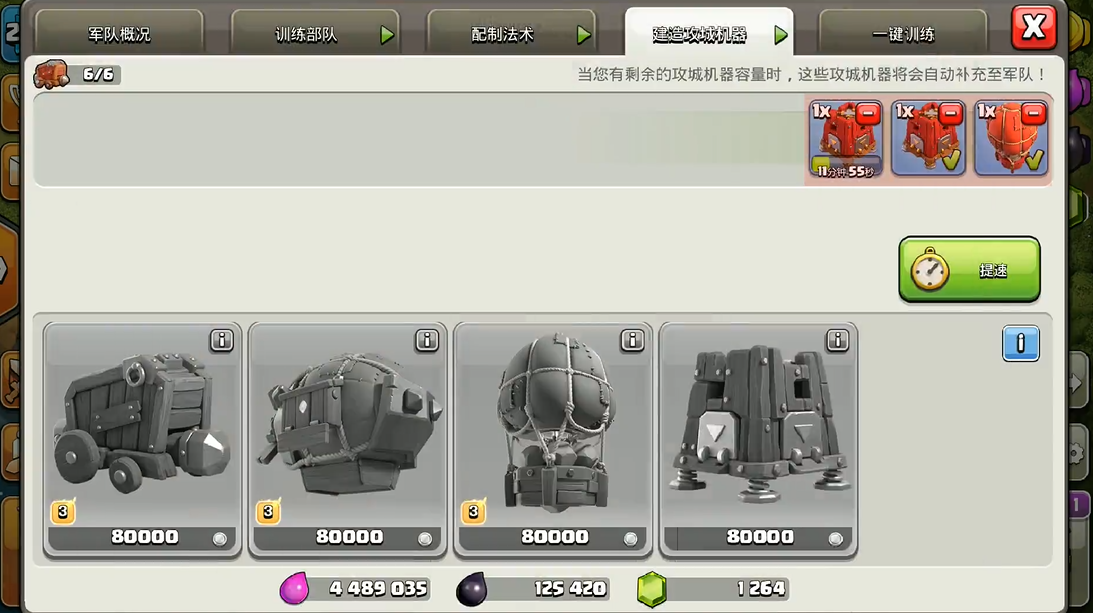The image size is (1093, 613).
Task: Show info for the Battle Blimp
Action: [427, 341]
